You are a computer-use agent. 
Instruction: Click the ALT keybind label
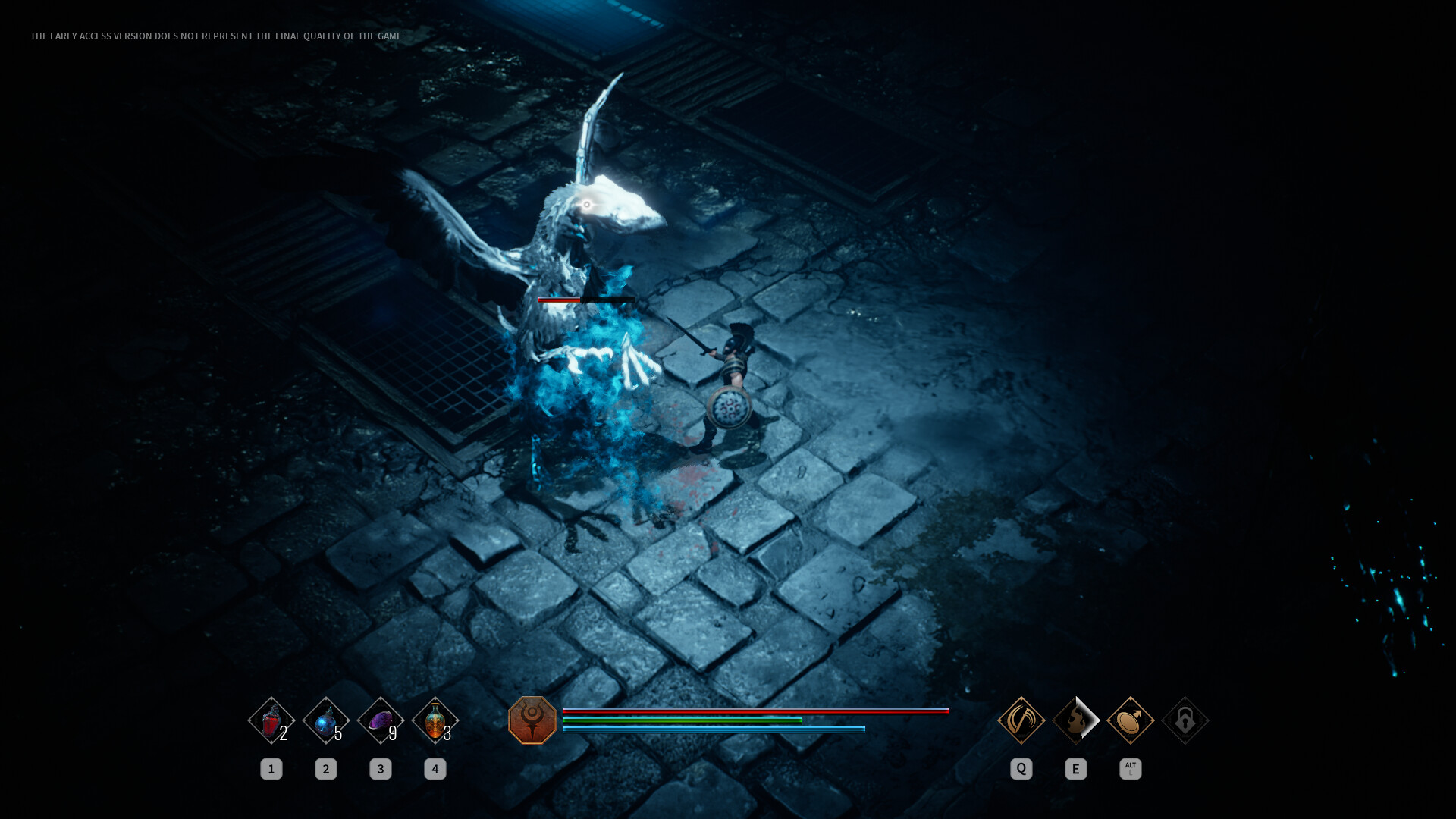[1130, 769]
